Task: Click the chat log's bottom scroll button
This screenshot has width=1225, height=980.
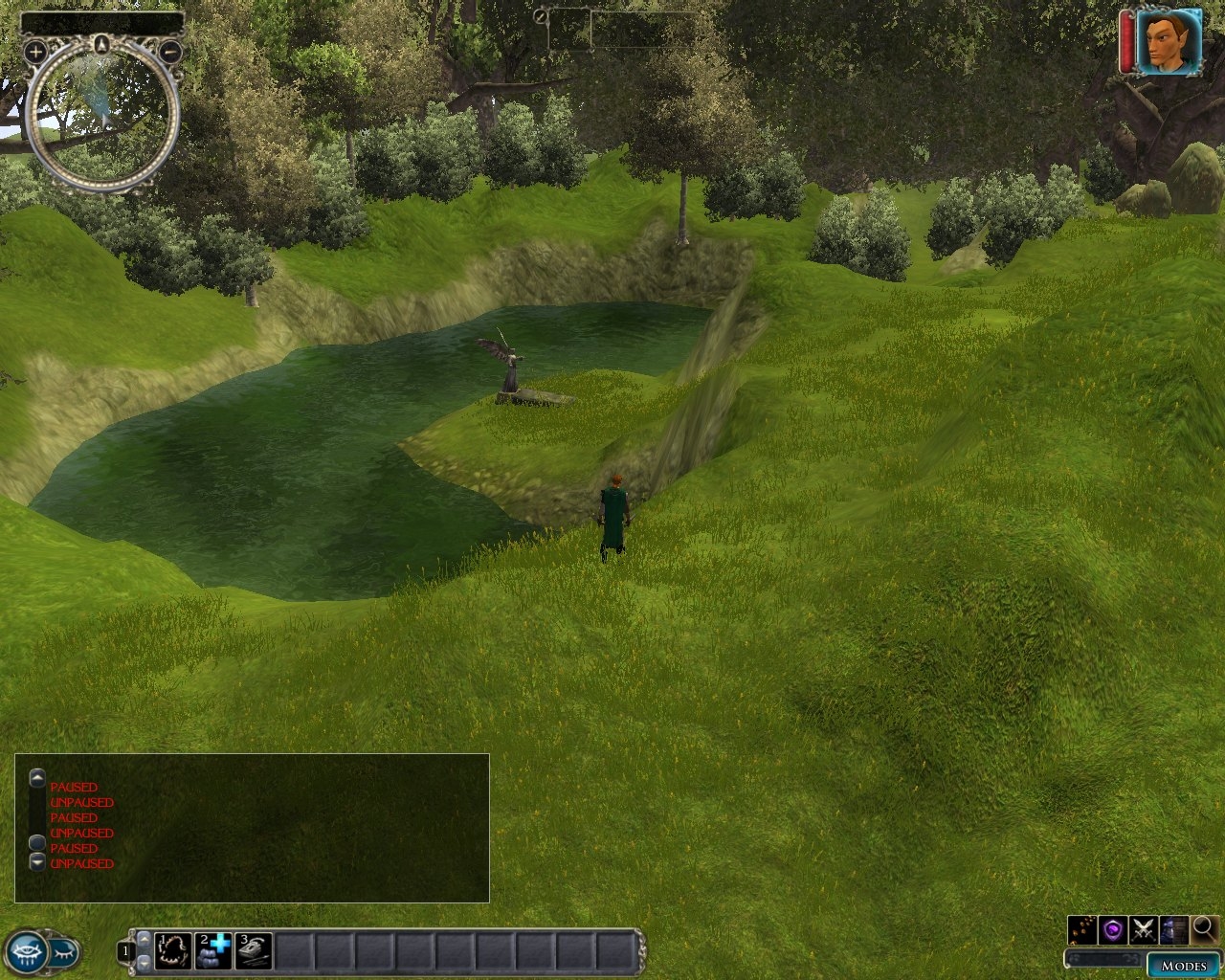Action: coord(37,862)
